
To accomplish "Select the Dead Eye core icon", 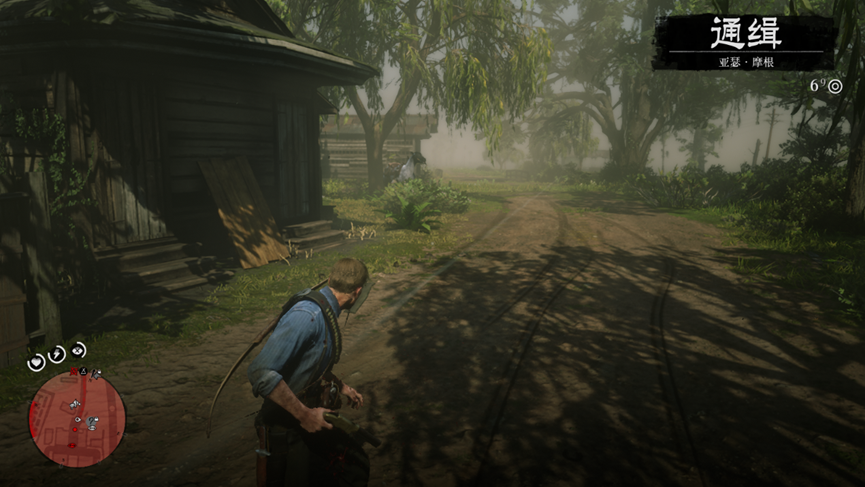I will 78,349.
